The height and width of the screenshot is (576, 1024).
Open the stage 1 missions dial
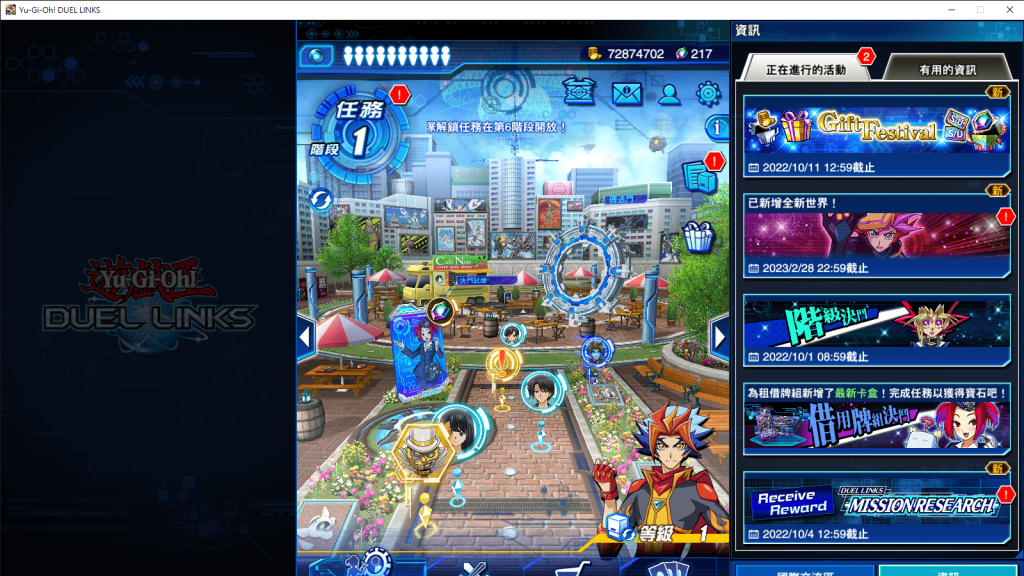357,134
